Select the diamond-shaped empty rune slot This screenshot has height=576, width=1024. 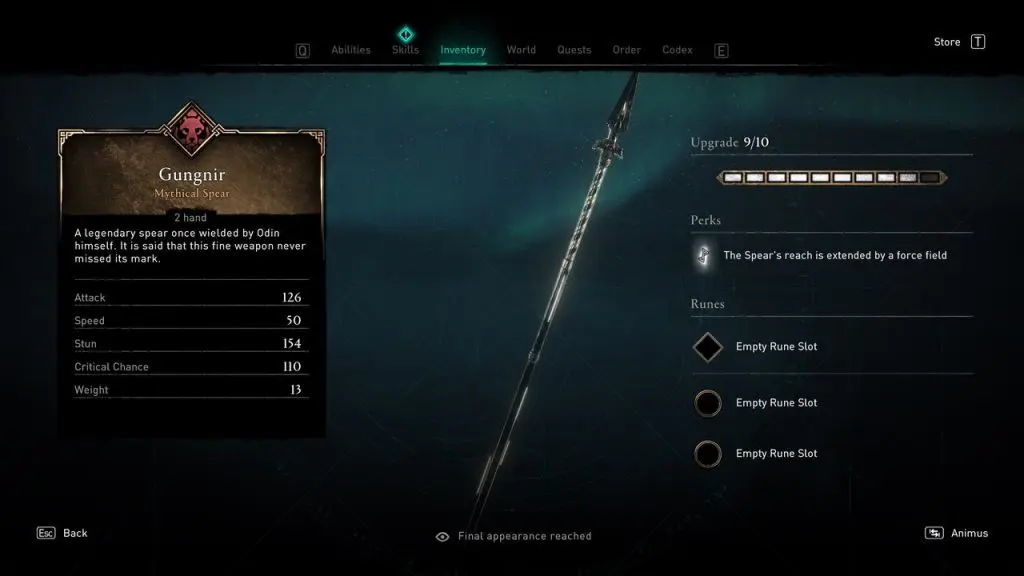click(708, 347)
